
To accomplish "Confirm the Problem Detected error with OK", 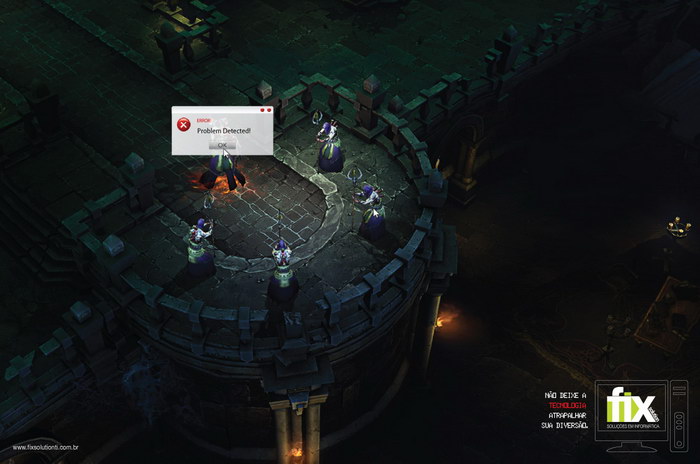I will pyautogui.click(x=222, y=145).
